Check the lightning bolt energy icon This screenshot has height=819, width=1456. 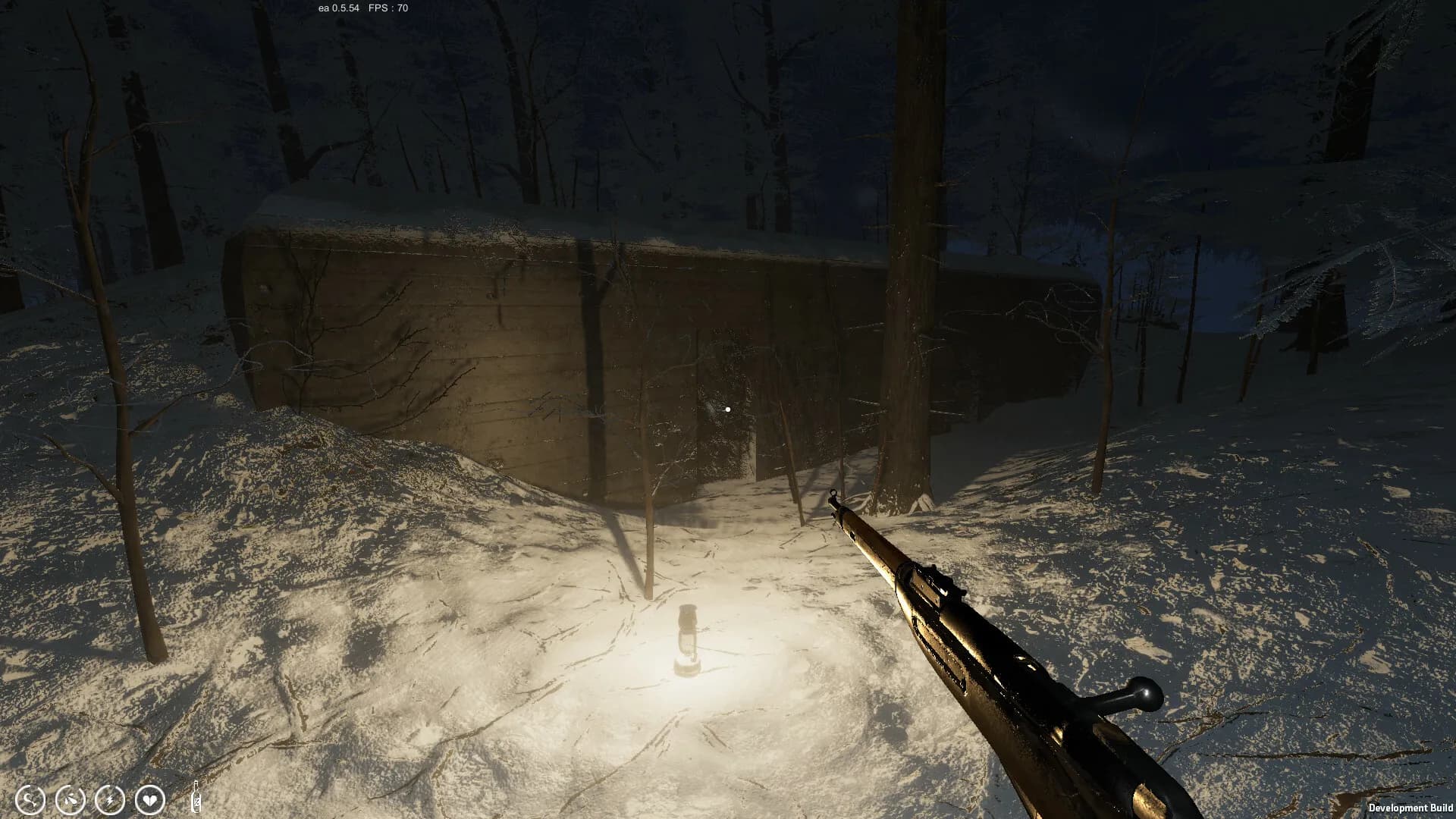coord(110,799)
